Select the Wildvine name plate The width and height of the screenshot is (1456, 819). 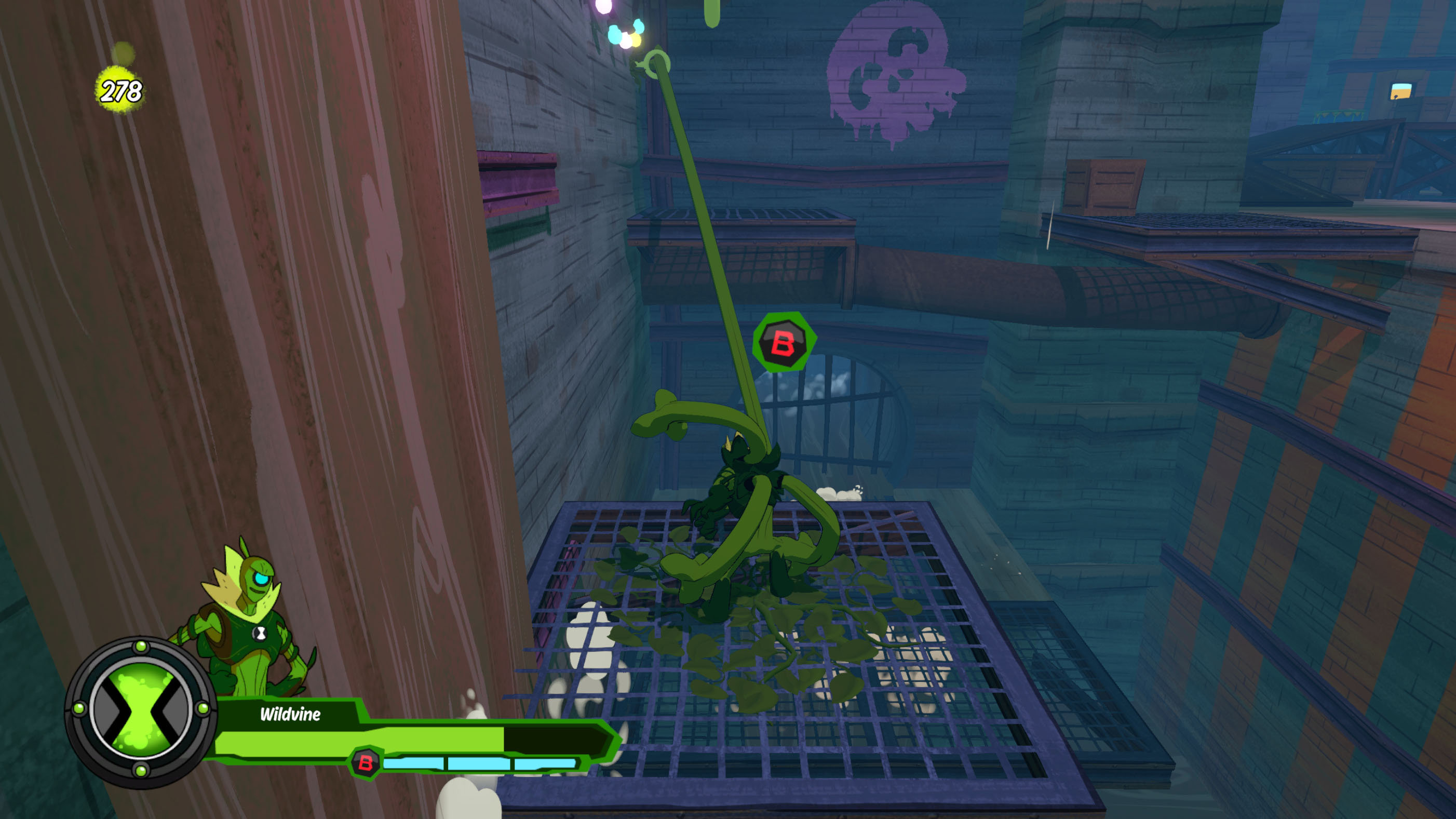tap(291, 714)
